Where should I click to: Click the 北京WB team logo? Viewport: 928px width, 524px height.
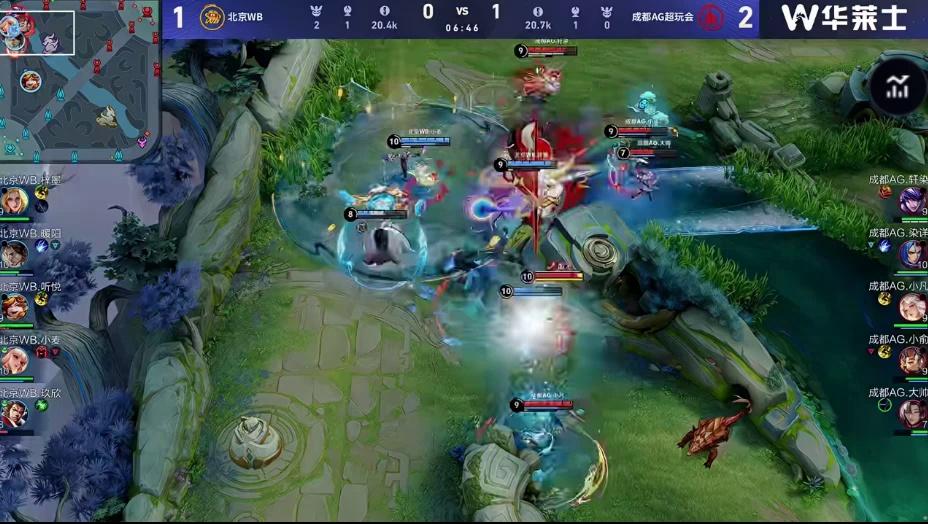click(211, 17)
